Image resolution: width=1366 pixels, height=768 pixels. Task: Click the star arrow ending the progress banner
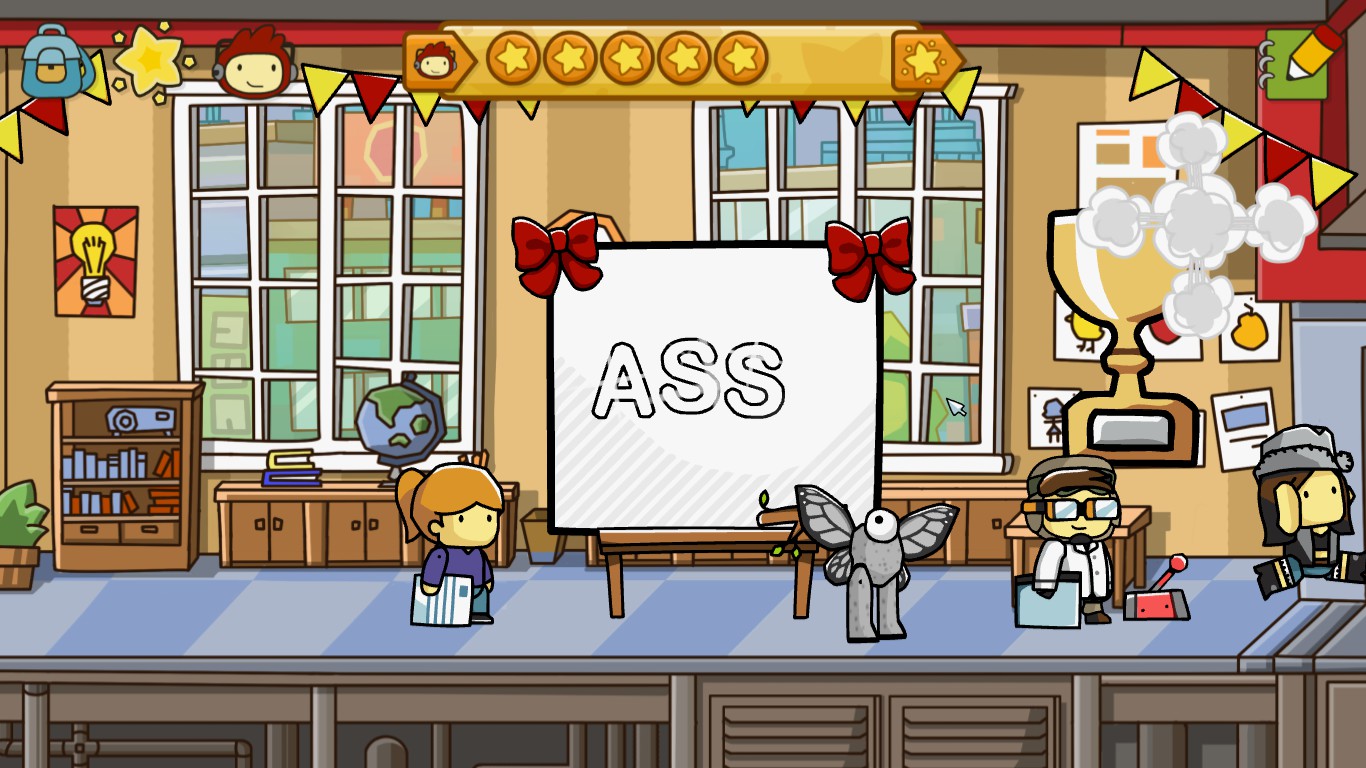coord(922,57)
